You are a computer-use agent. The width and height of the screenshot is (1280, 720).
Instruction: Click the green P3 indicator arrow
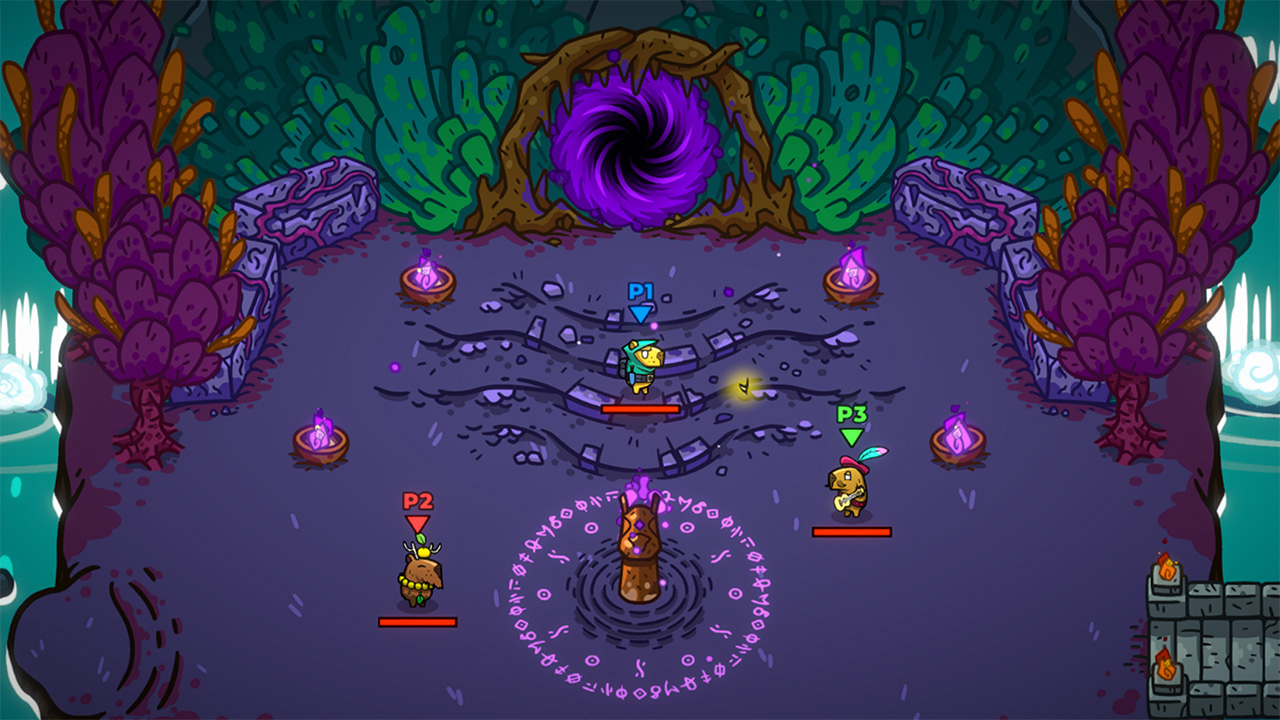tap(849, 437)
